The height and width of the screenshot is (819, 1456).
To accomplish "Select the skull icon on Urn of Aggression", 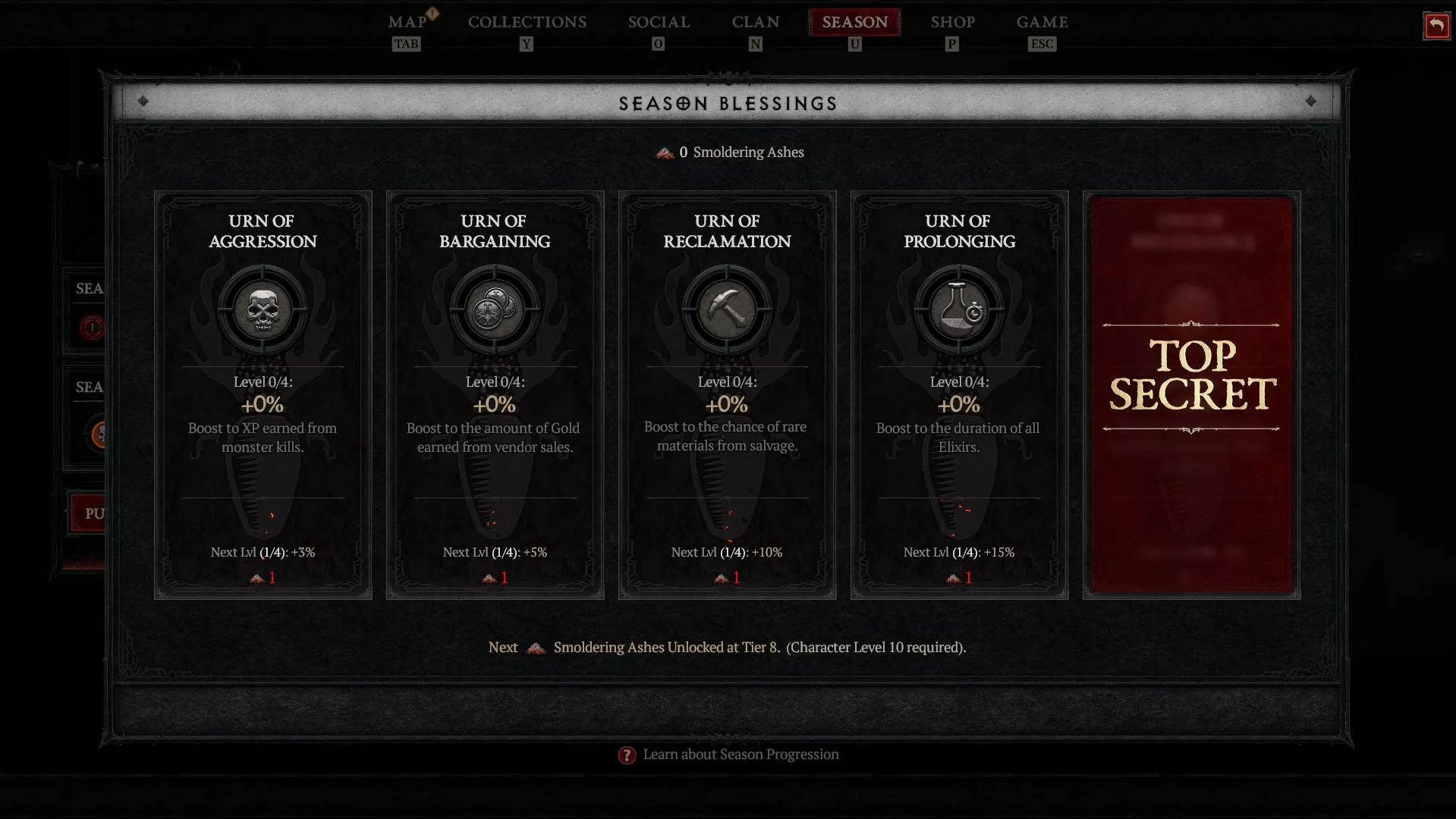I will [263, 309].
